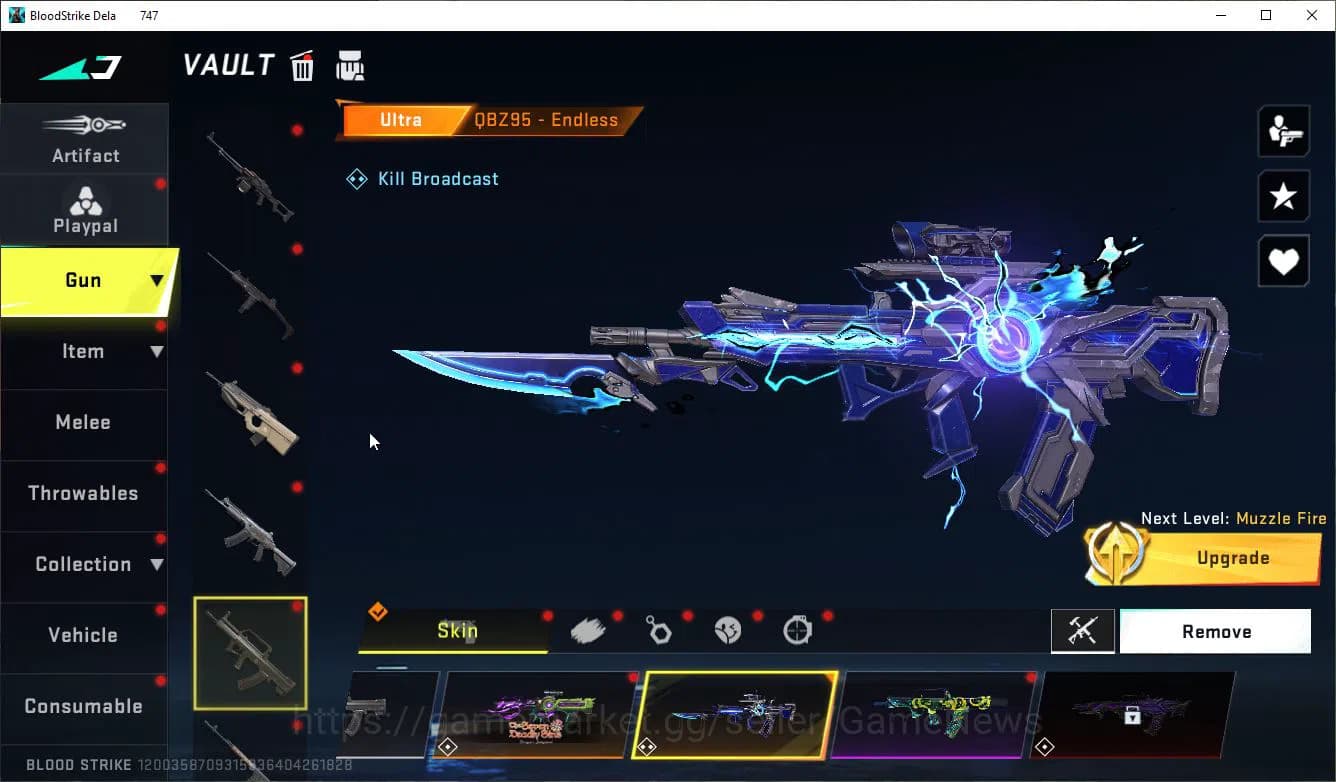Open the trash deletion icon beside VAULT

coord(302,64)
